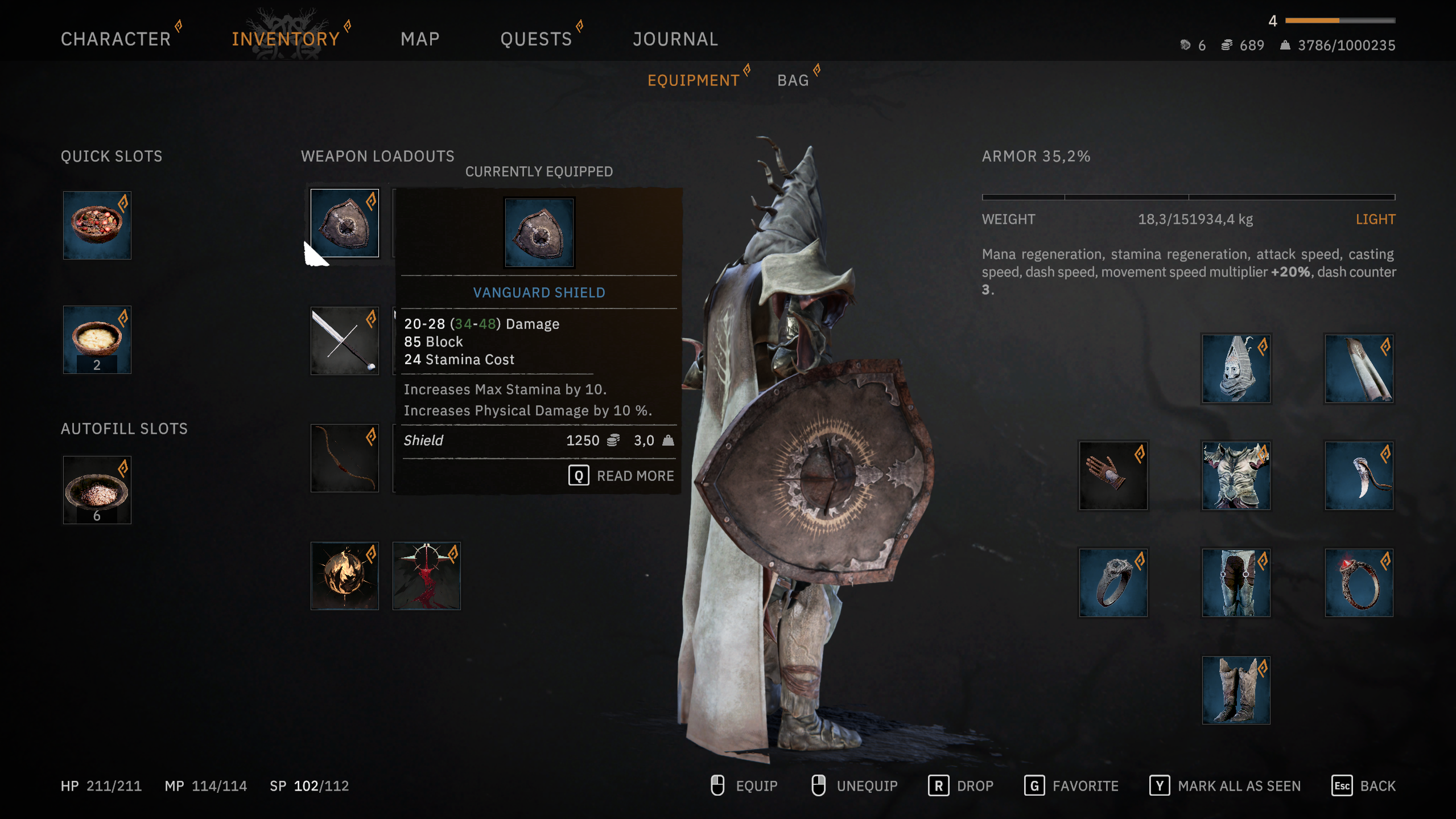The width and height of the screenshot is (1456, 819).
Task: Open the Character tab
Action: (x=116, y=39)
